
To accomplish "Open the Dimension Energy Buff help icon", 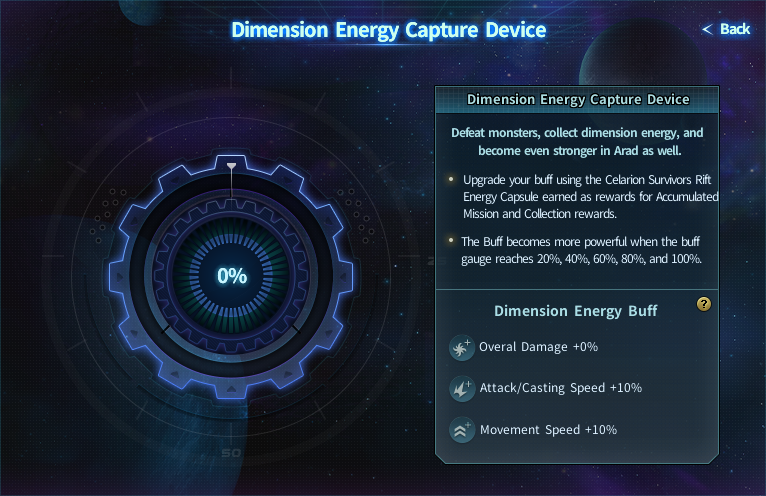I will click(704, 305).
